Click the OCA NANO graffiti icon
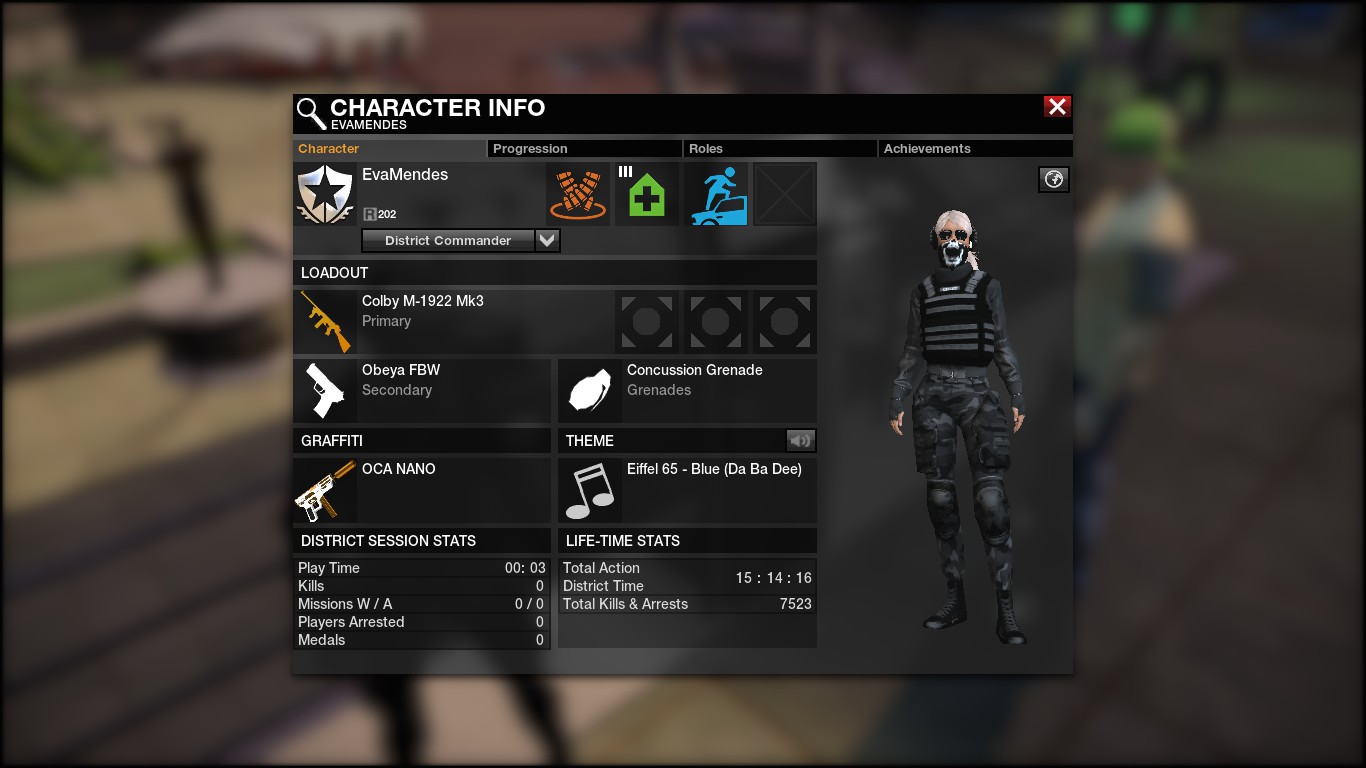The image size is (1366, 768). click(x=326, y=490)
